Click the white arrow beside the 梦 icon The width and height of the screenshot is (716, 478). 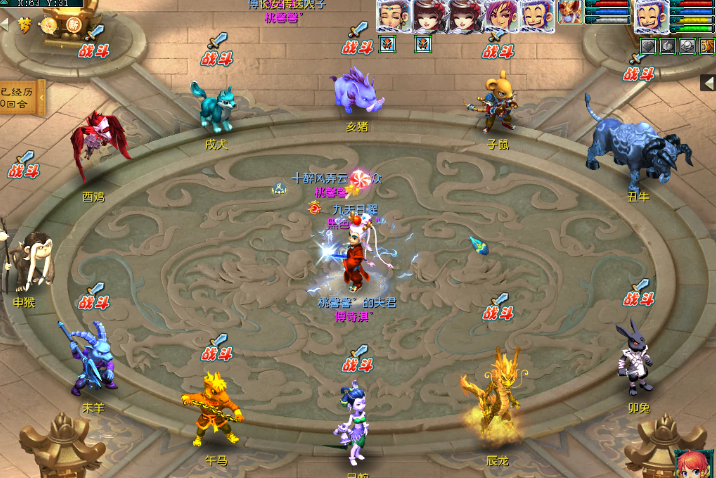pos(3,24)
